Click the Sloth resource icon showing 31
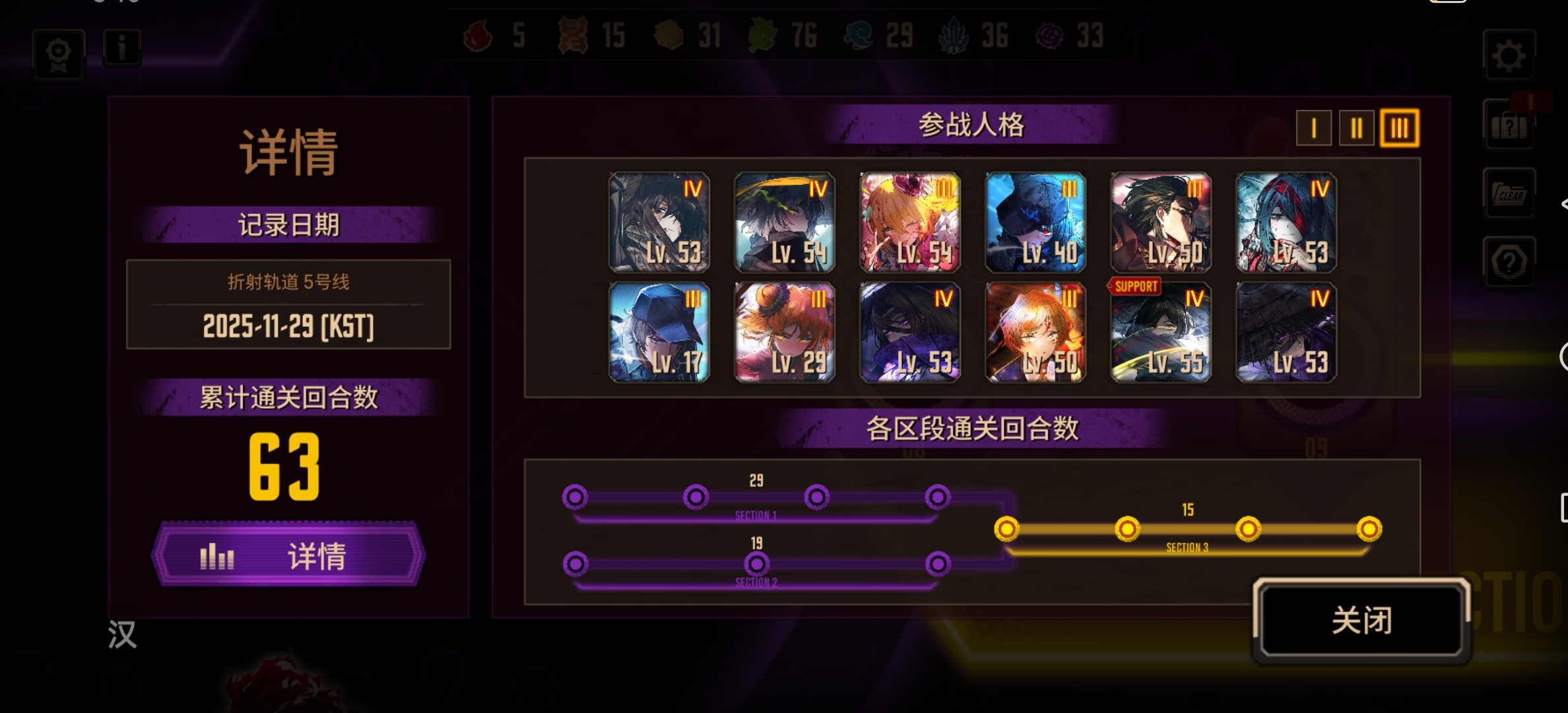The height and width of the screenshot is (713, 1568). pyautogui.click(x=669, y=36)
